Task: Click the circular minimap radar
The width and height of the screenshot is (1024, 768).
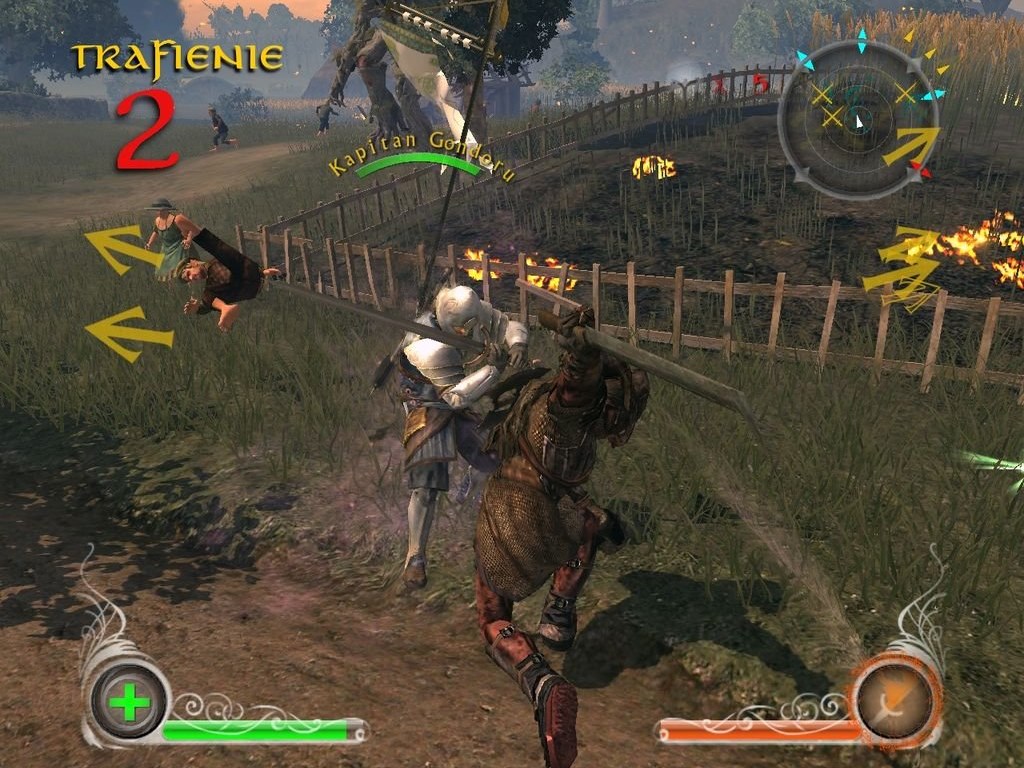Action: point(858,120)
